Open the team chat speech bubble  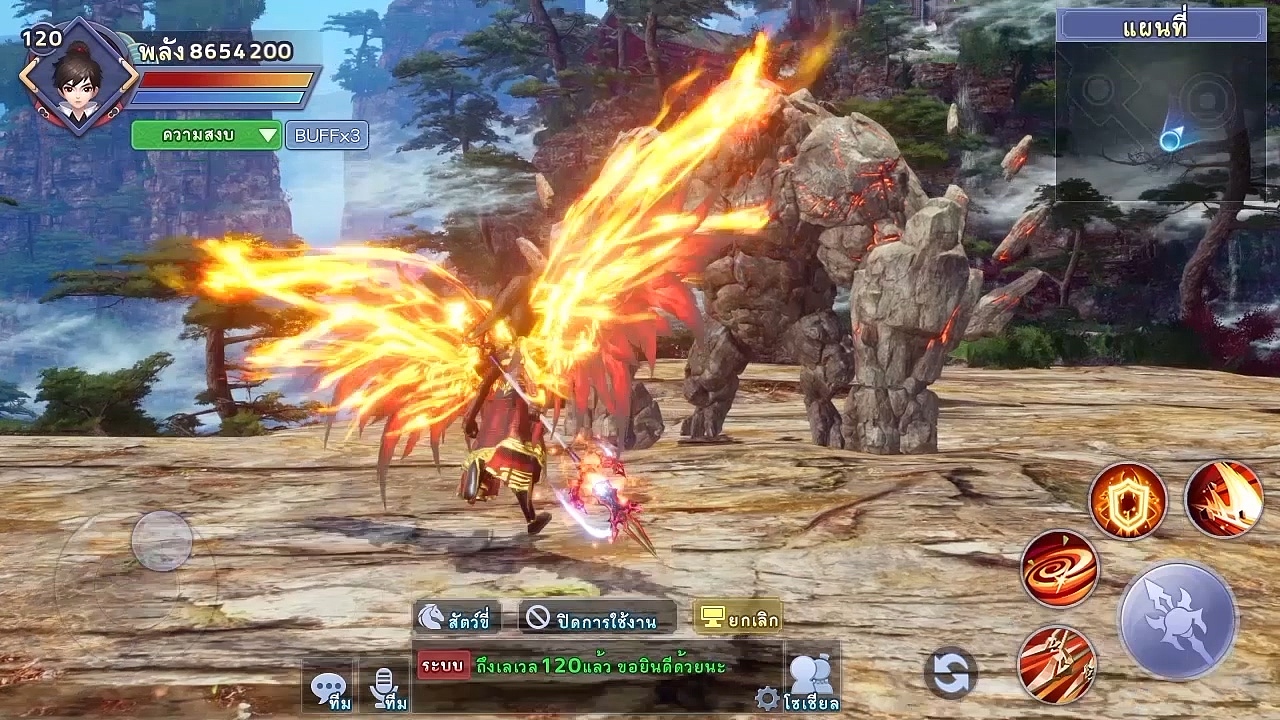[328, 688]
